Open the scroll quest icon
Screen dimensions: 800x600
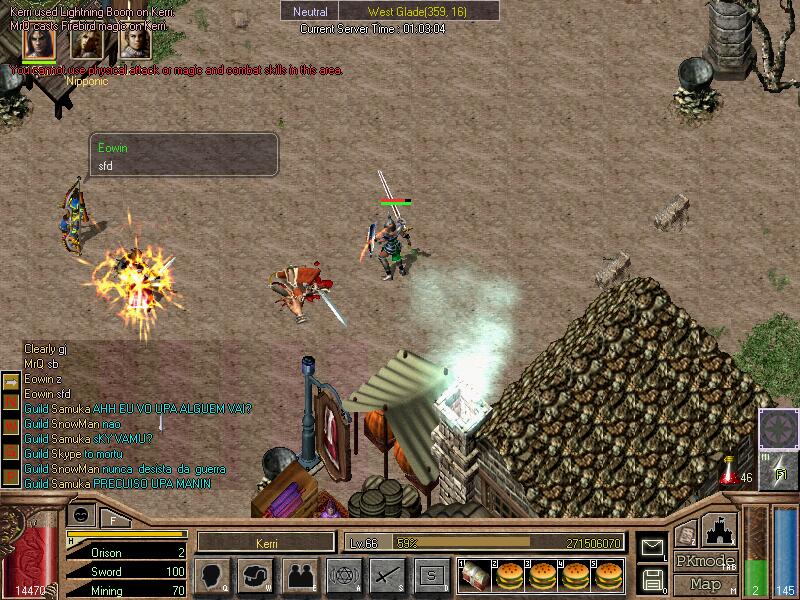[685, 534]
